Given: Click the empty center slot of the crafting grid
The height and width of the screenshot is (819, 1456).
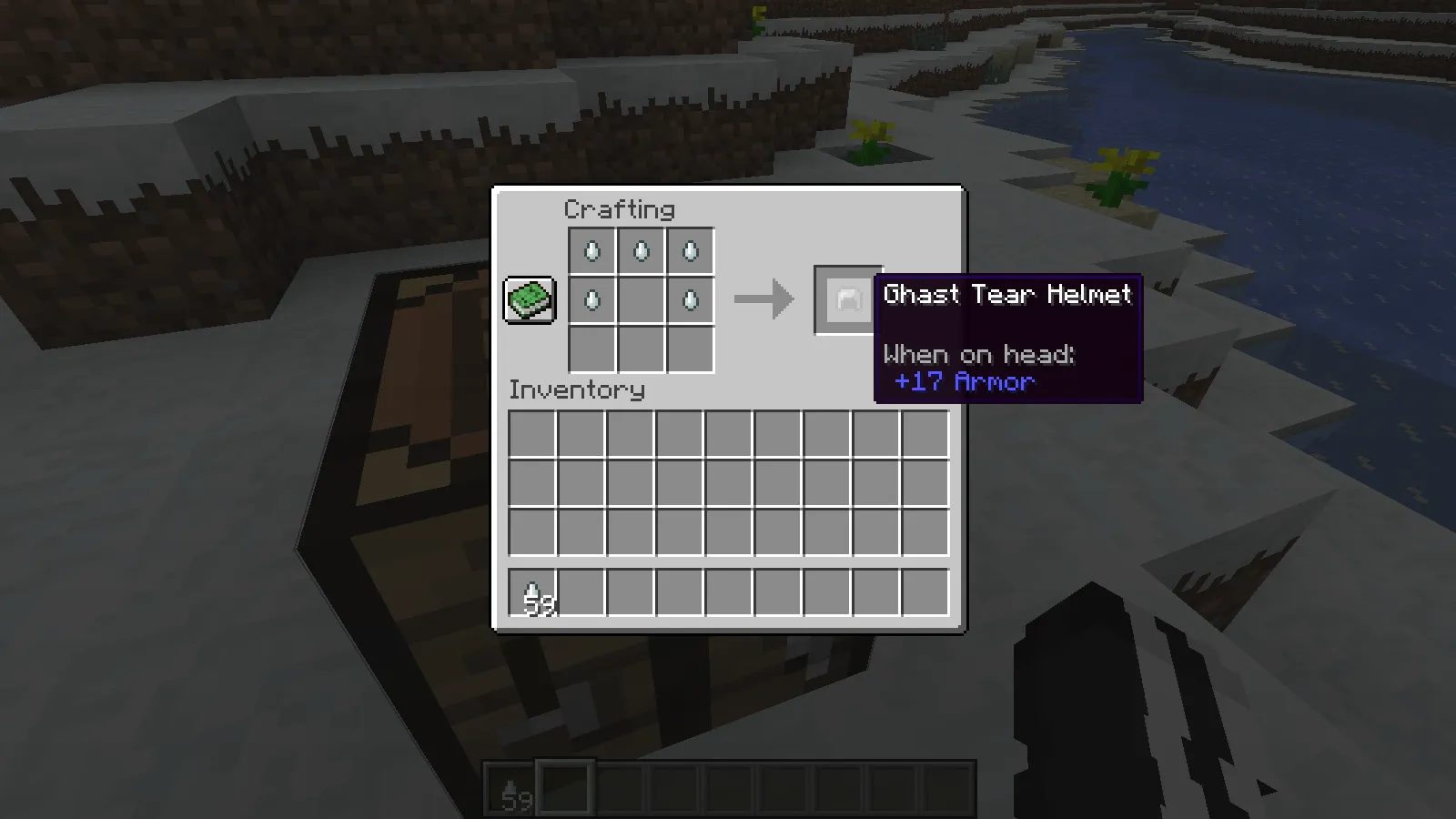Looking at the screenshot, I should point(641,300).
